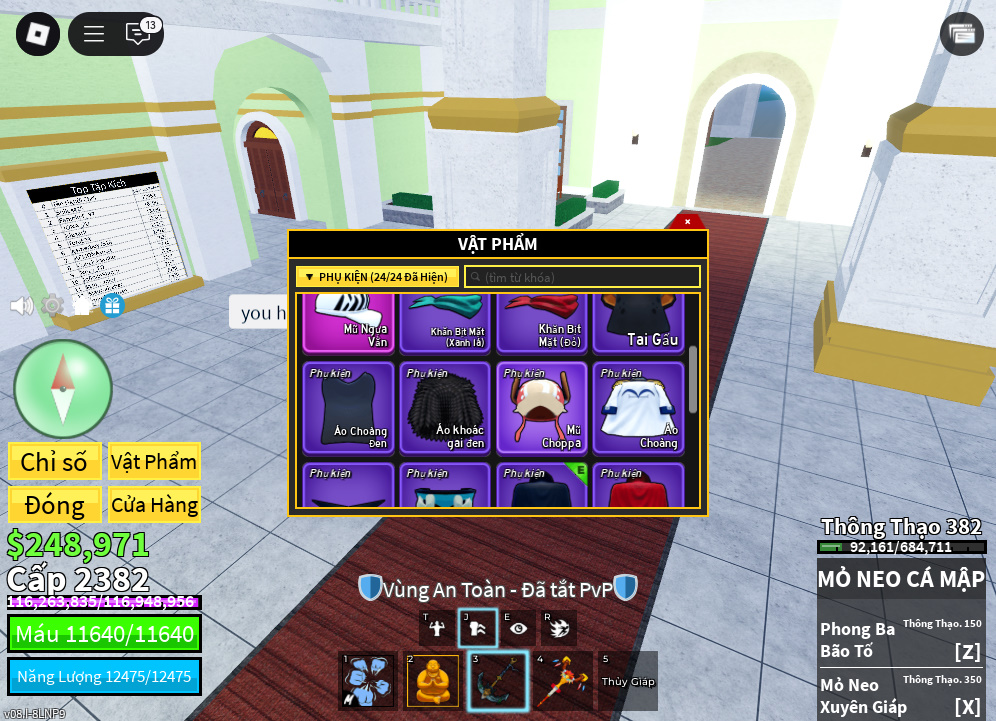This screenshot has width=996, height=721.
Task: Activate the eye observation ability icon
Action: [518, 628]
